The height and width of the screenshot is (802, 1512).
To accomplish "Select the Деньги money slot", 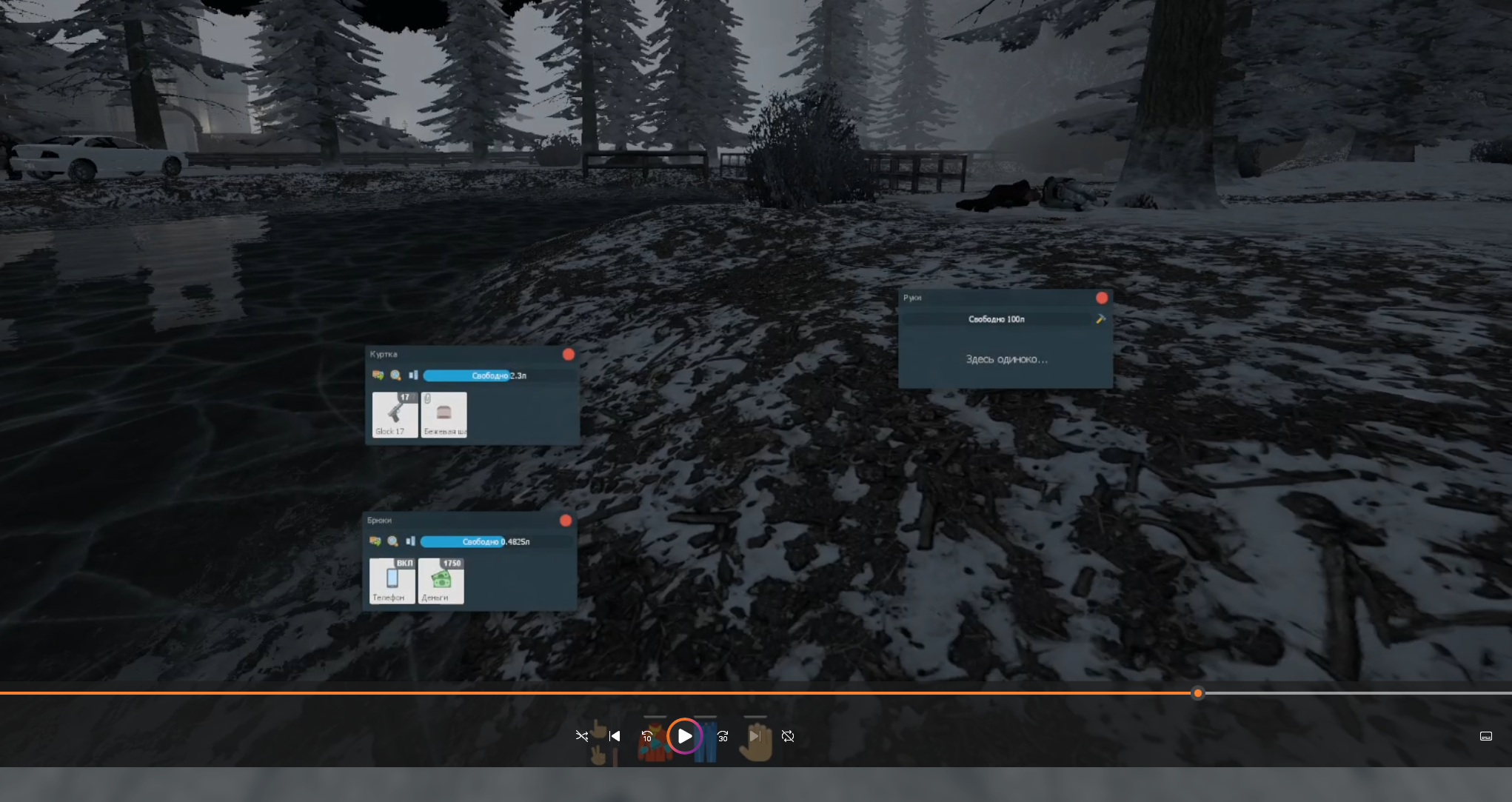I will [441, 581].
